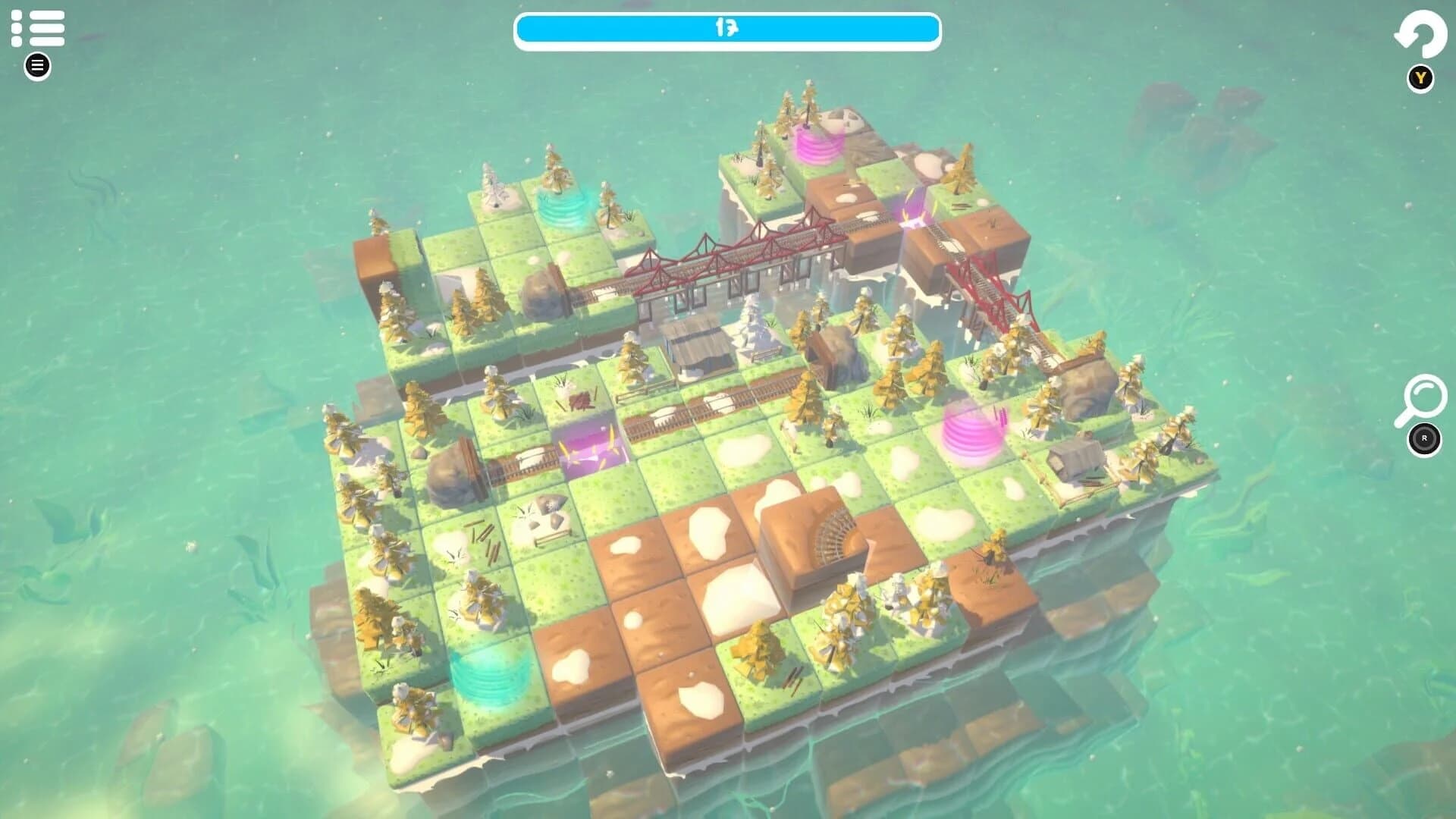Click the R controller button badge

pyautogui.click(x=1424, y=438)
